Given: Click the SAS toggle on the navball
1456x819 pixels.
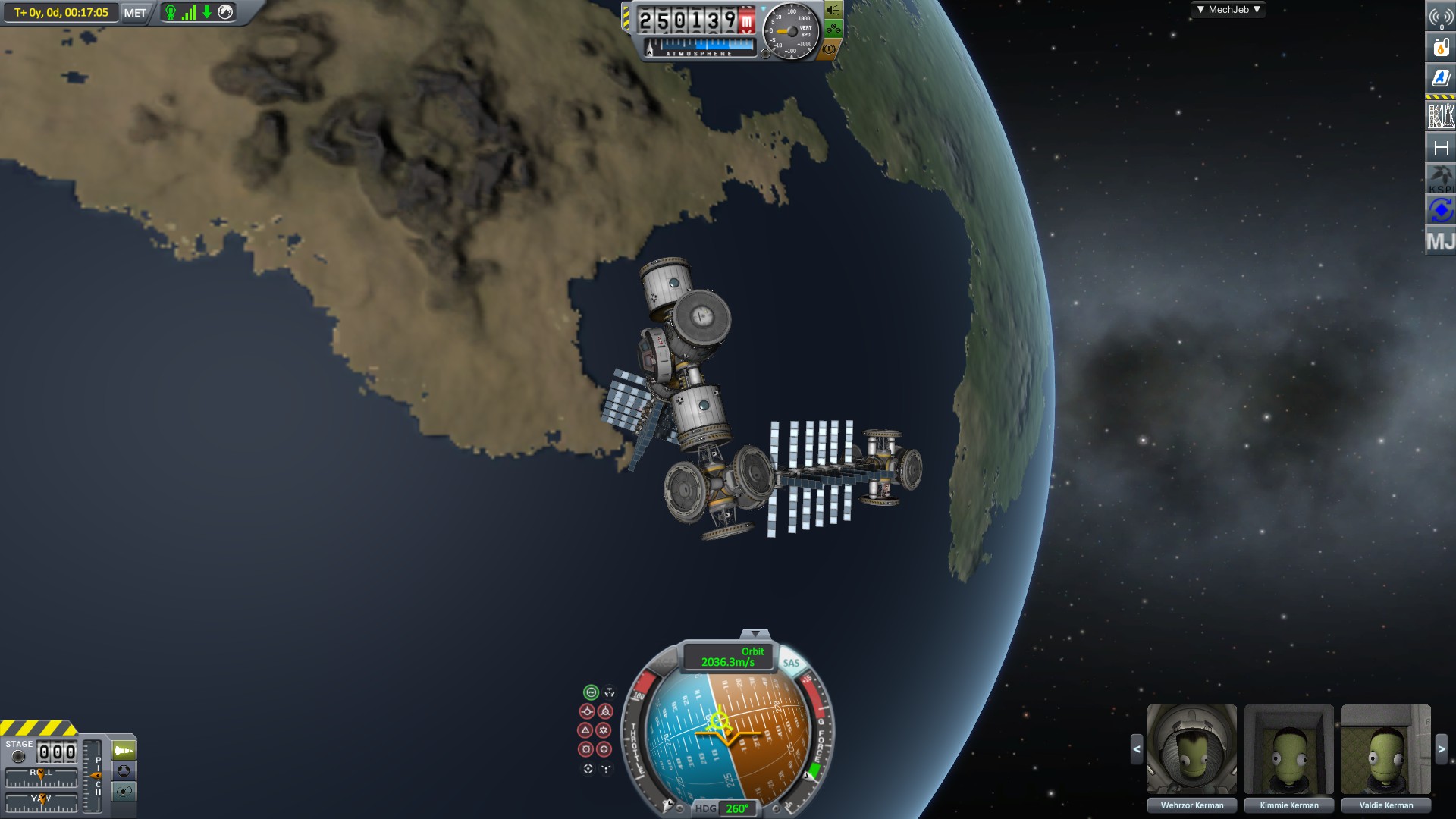Looking at the screenshot, I should tap(791, 663).
